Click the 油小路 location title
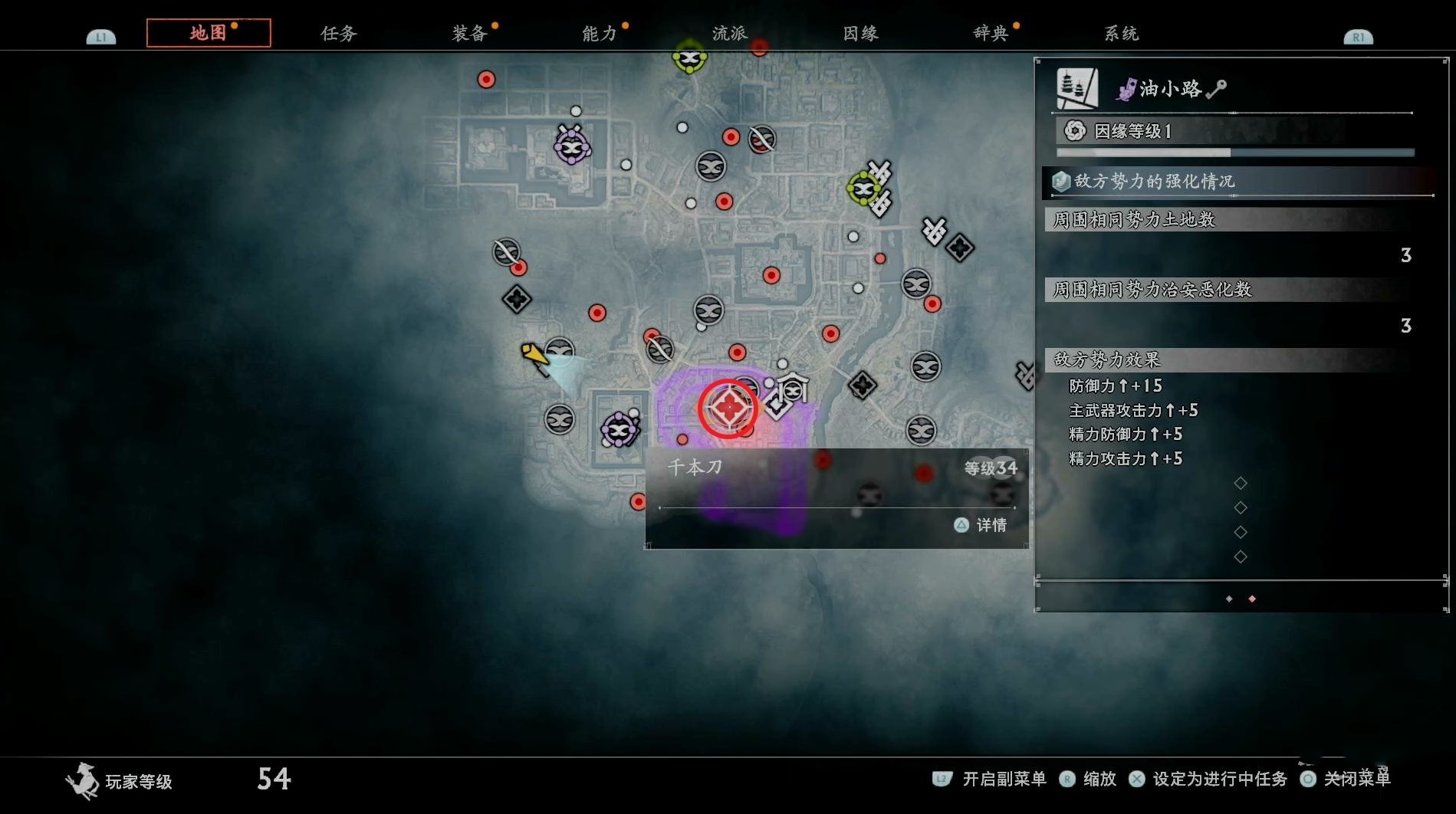The height and width of the screenshot is (814, 1456). point(1170,89)
